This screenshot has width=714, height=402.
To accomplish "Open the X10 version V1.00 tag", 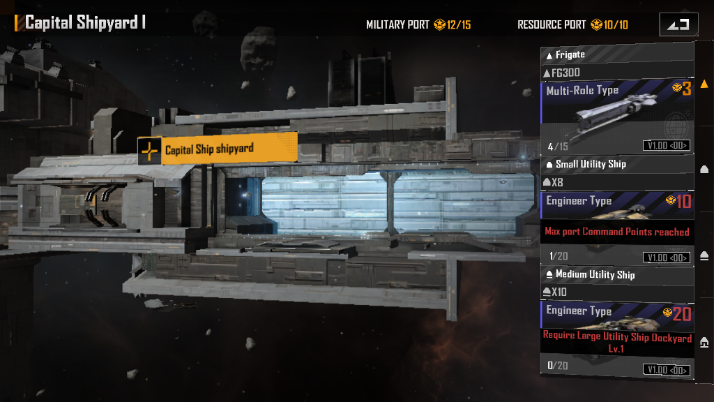I will tap(667, 368).
